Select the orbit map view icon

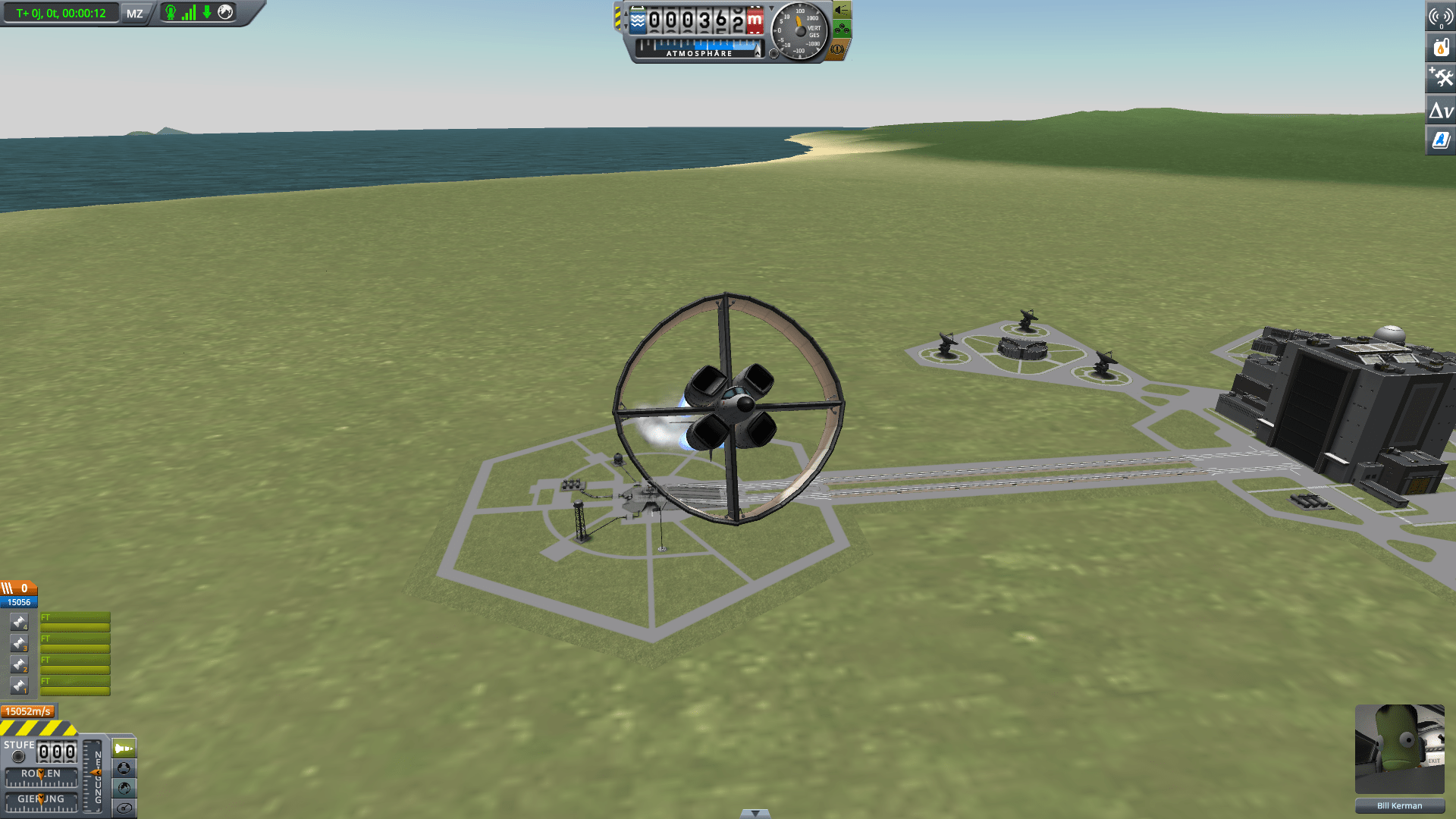point(124,770)
